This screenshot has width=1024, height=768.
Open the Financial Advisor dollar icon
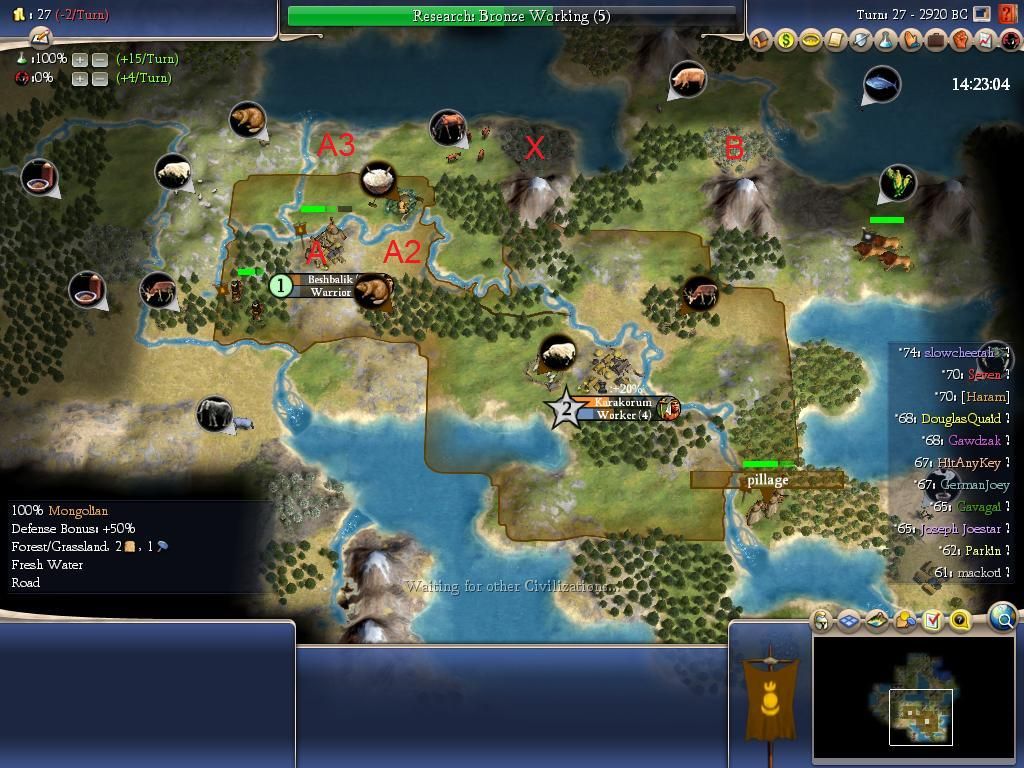(x=786, y=40)
